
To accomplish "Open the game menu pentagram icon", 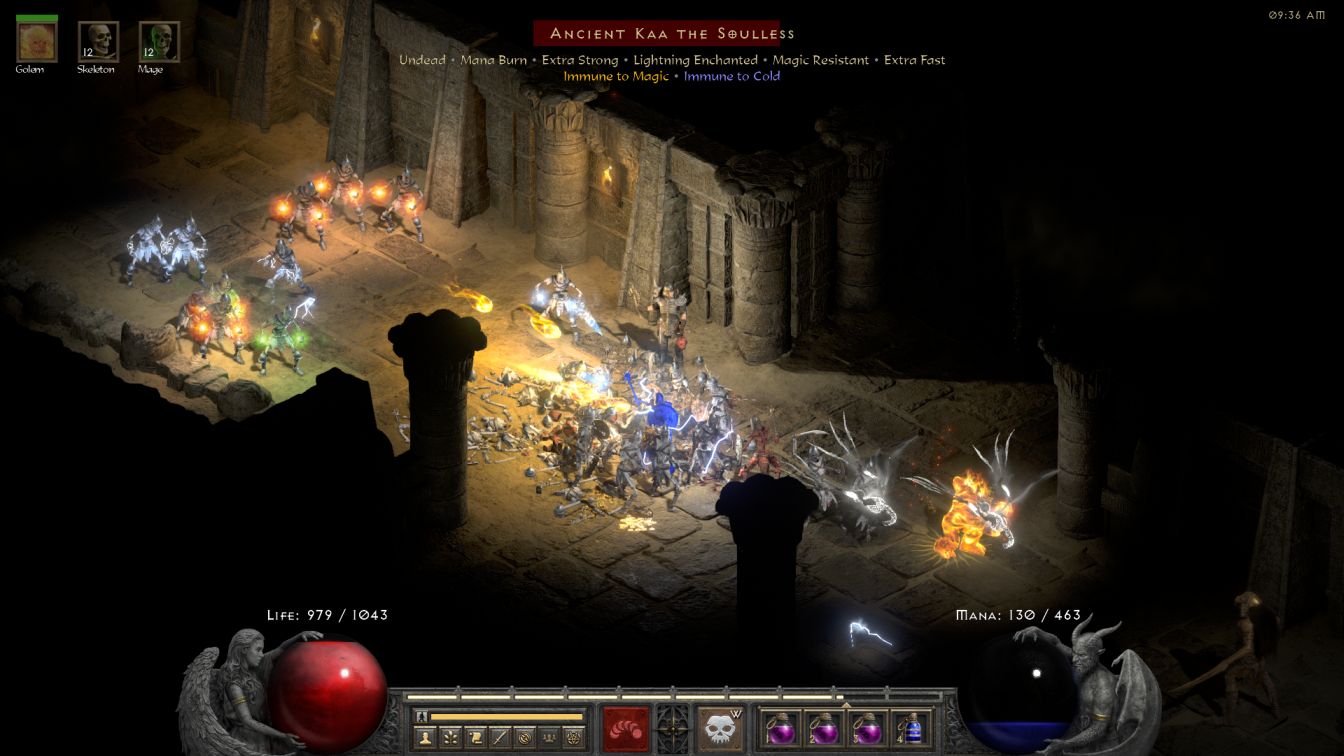I will (573, 738).
